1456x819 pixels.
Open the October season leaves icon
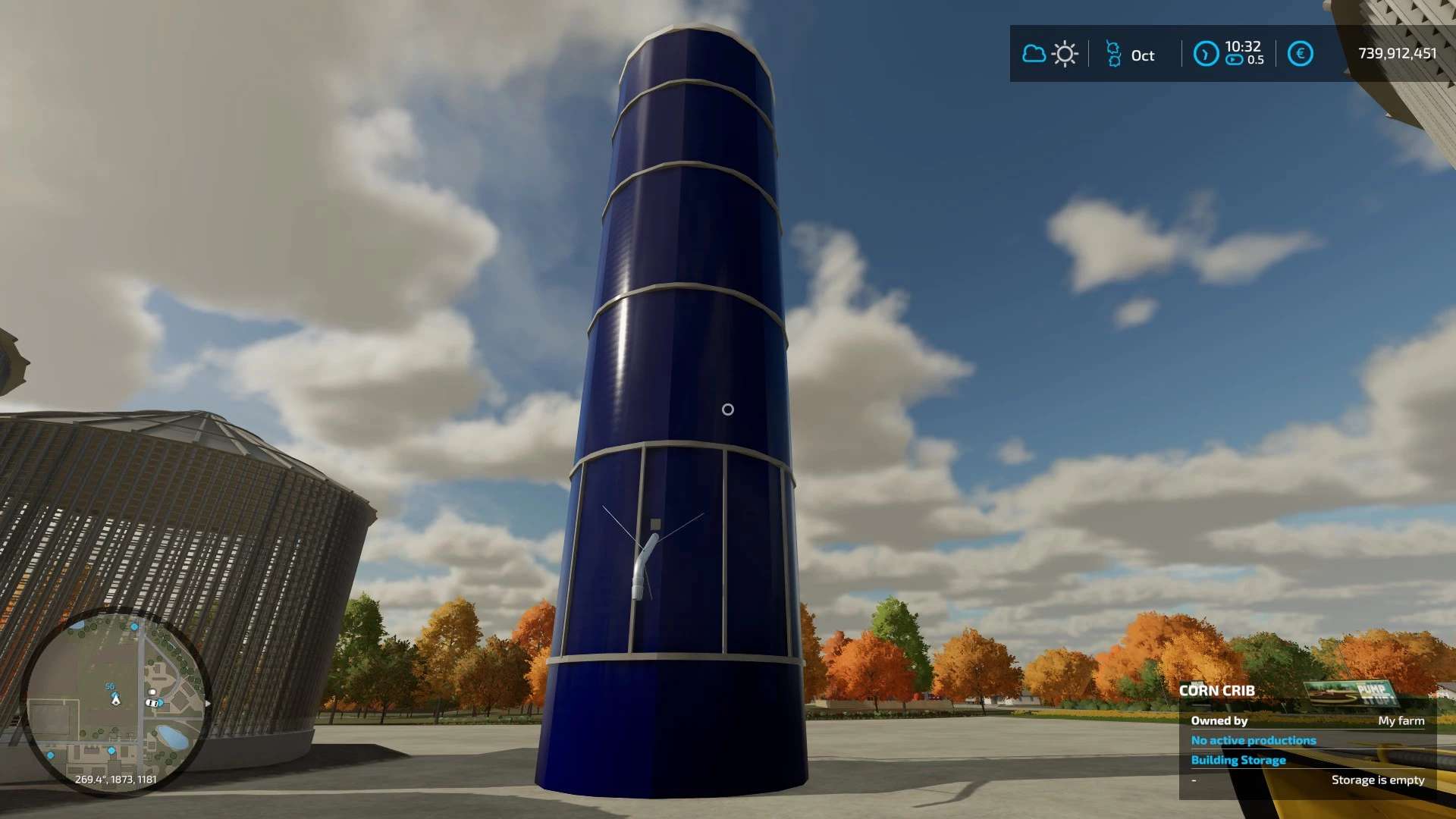[x=1113, y=53]
